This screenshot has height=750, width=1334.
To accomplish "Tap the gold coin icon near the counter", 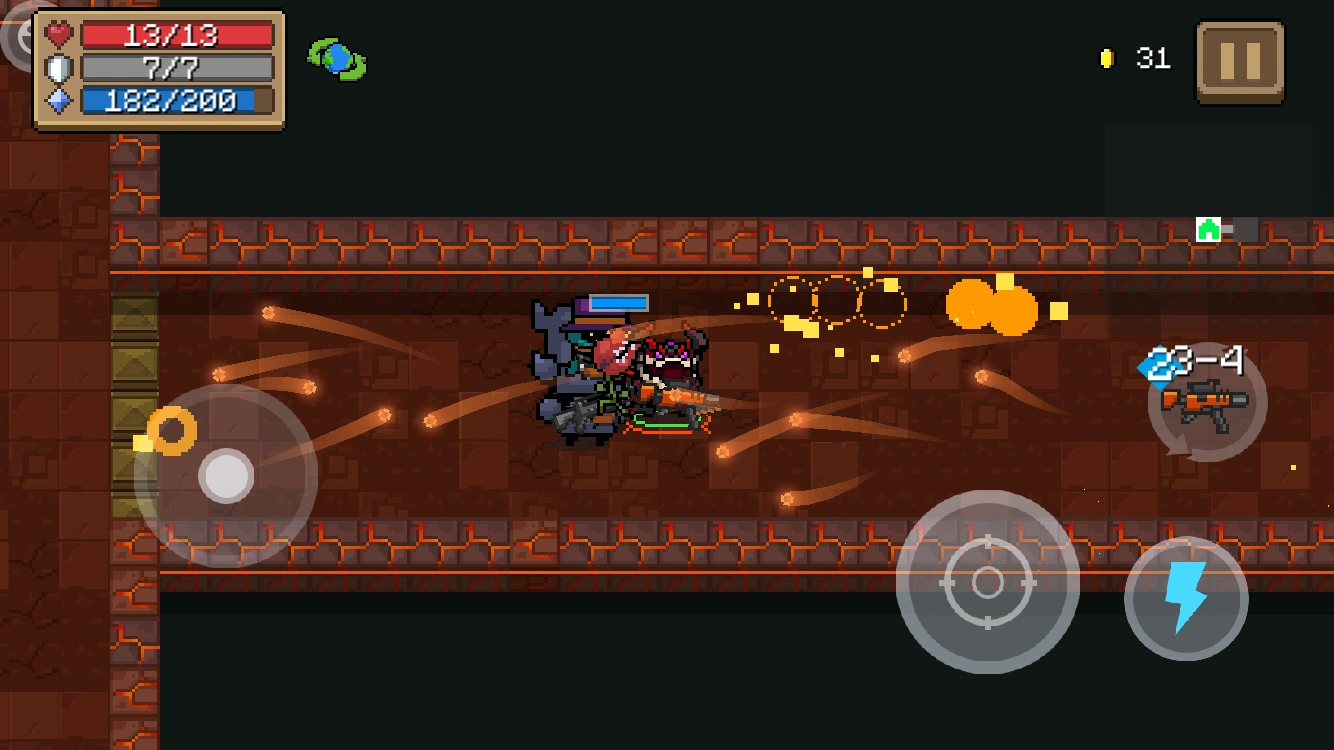I will (1106, 58).
